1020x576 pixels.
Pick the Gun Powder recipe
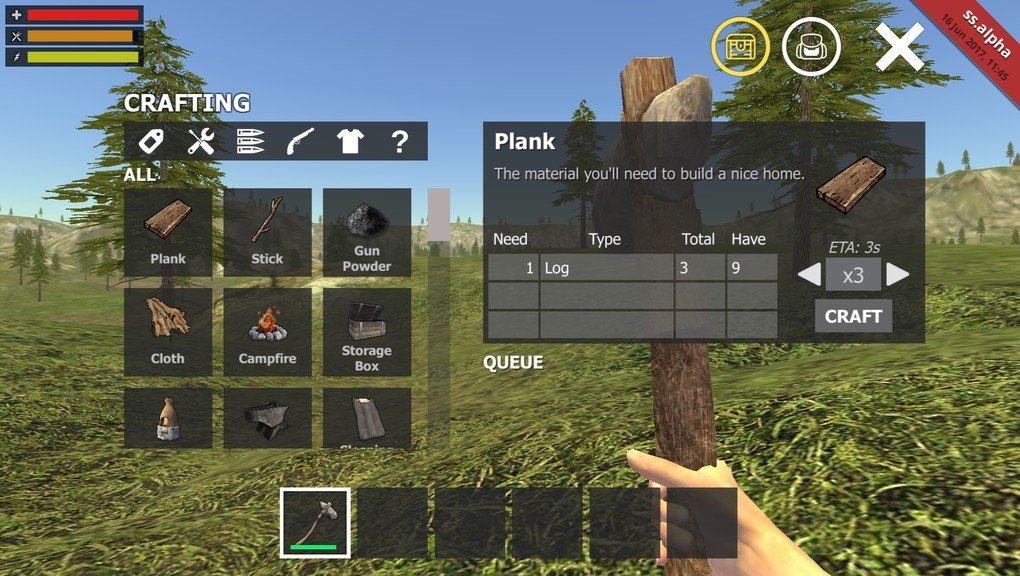click(x=366, y=232)
